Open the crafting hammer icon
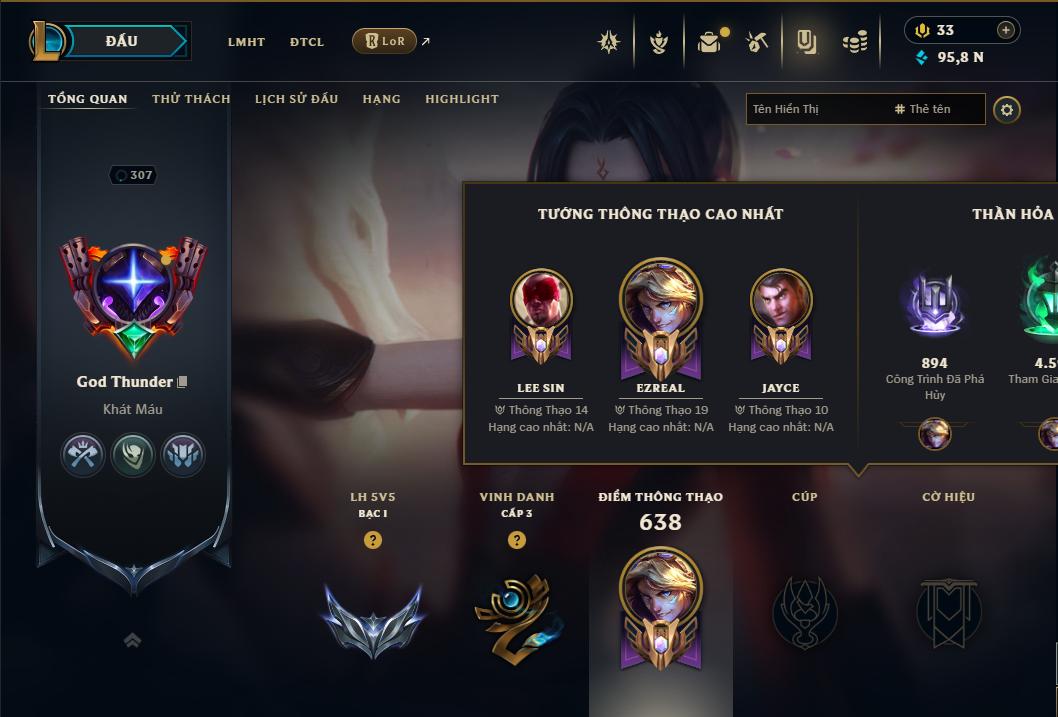Screen dimensions: 1058x717 pos(757,42)
